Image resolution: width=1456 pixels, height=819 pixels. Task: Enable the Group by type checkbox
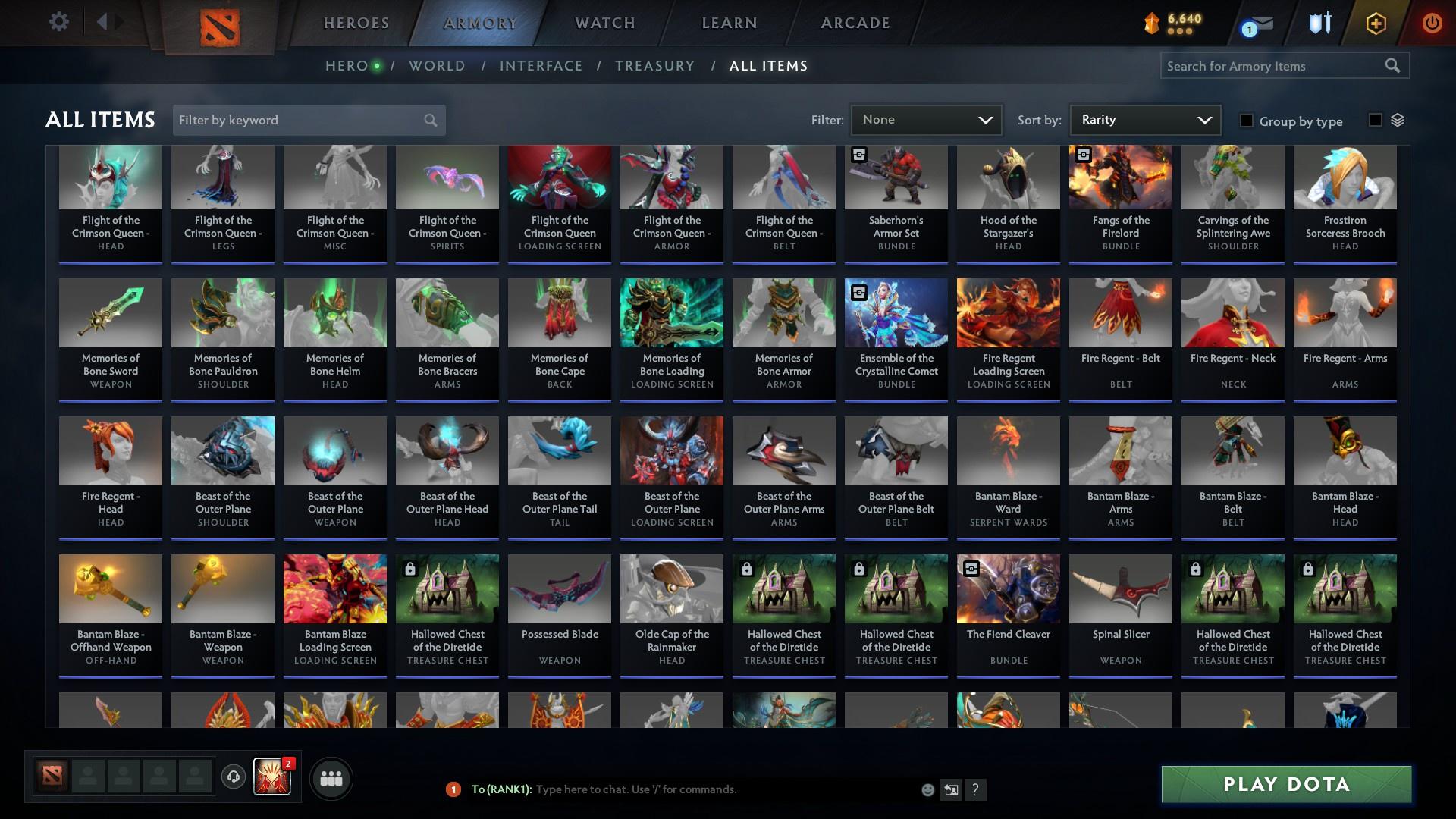pyautogui.click(x=1246, y=121)
